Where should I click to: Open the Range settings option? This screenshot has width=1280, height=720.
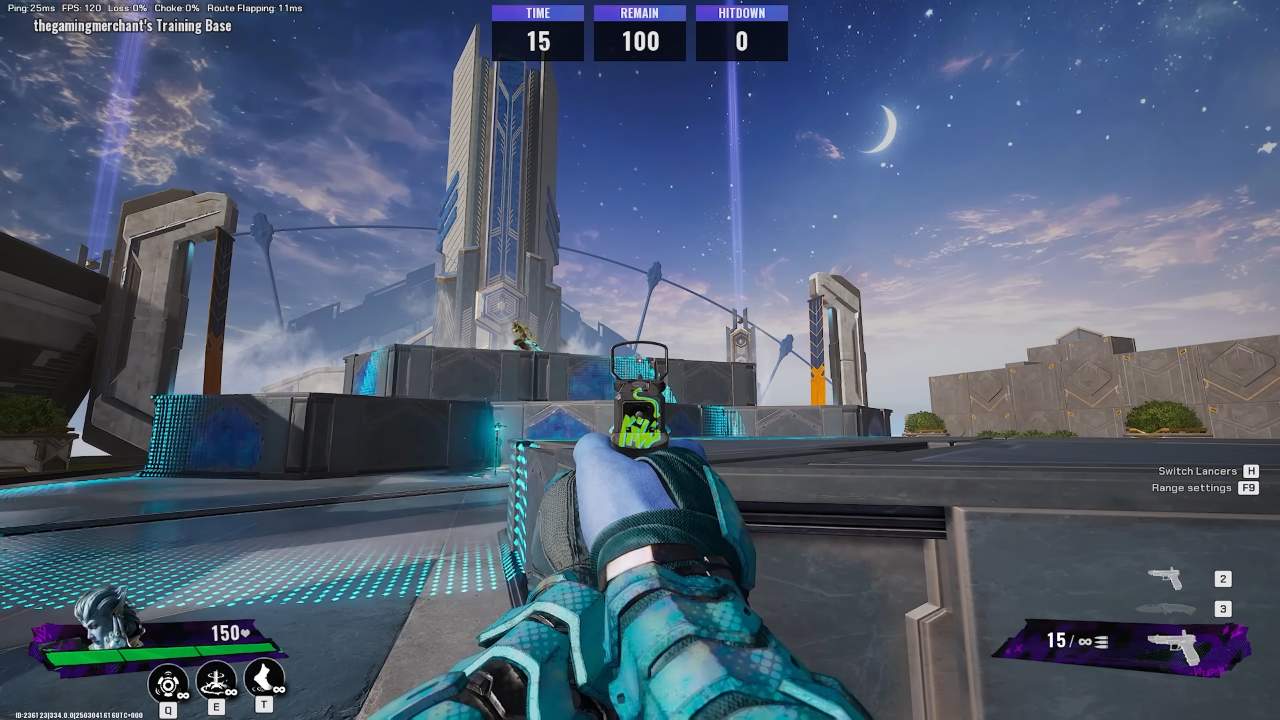click(x=1190, y=488)
